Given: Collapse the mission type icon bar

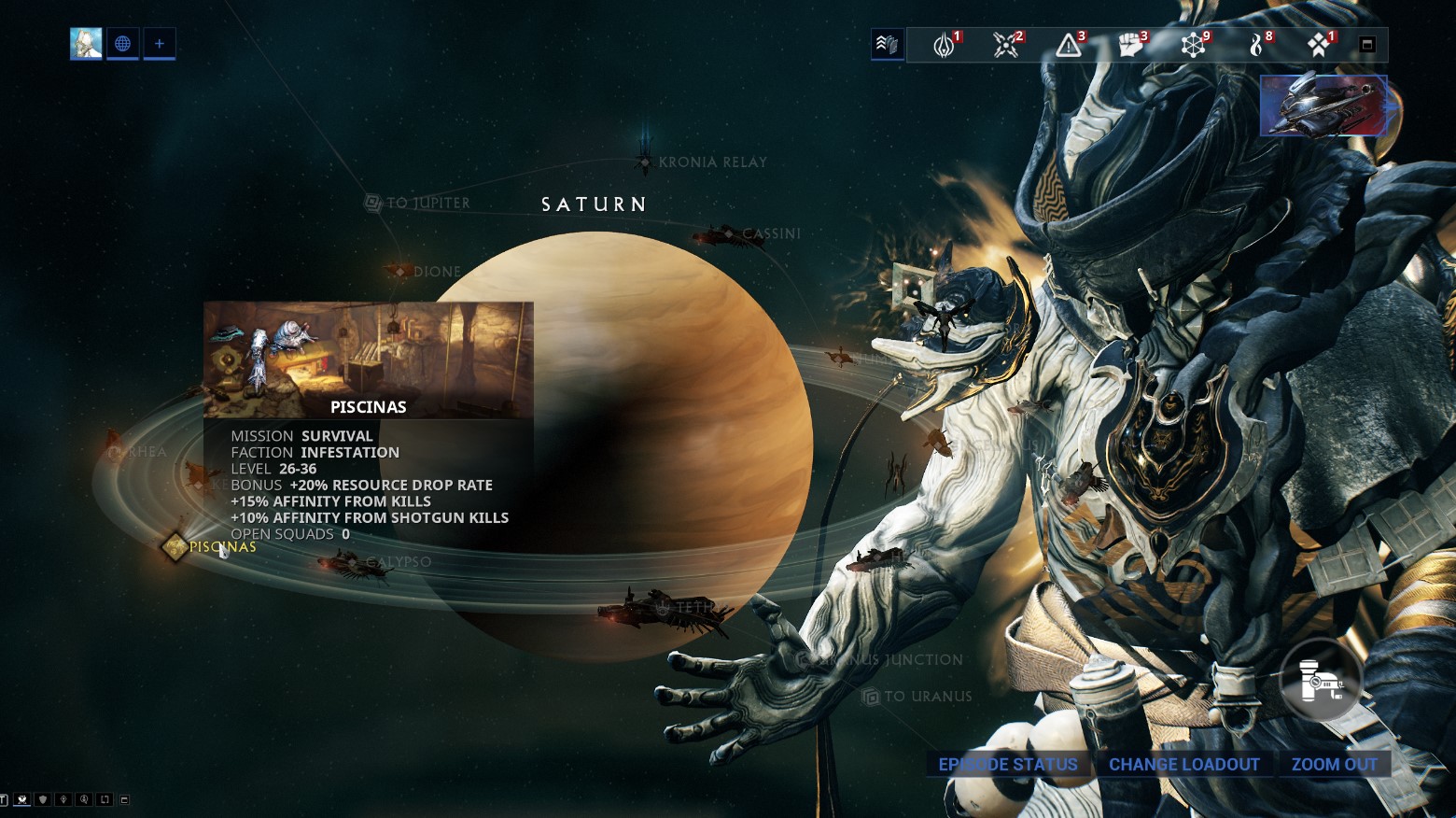Looking at the screenshot, I should 1367,42.
